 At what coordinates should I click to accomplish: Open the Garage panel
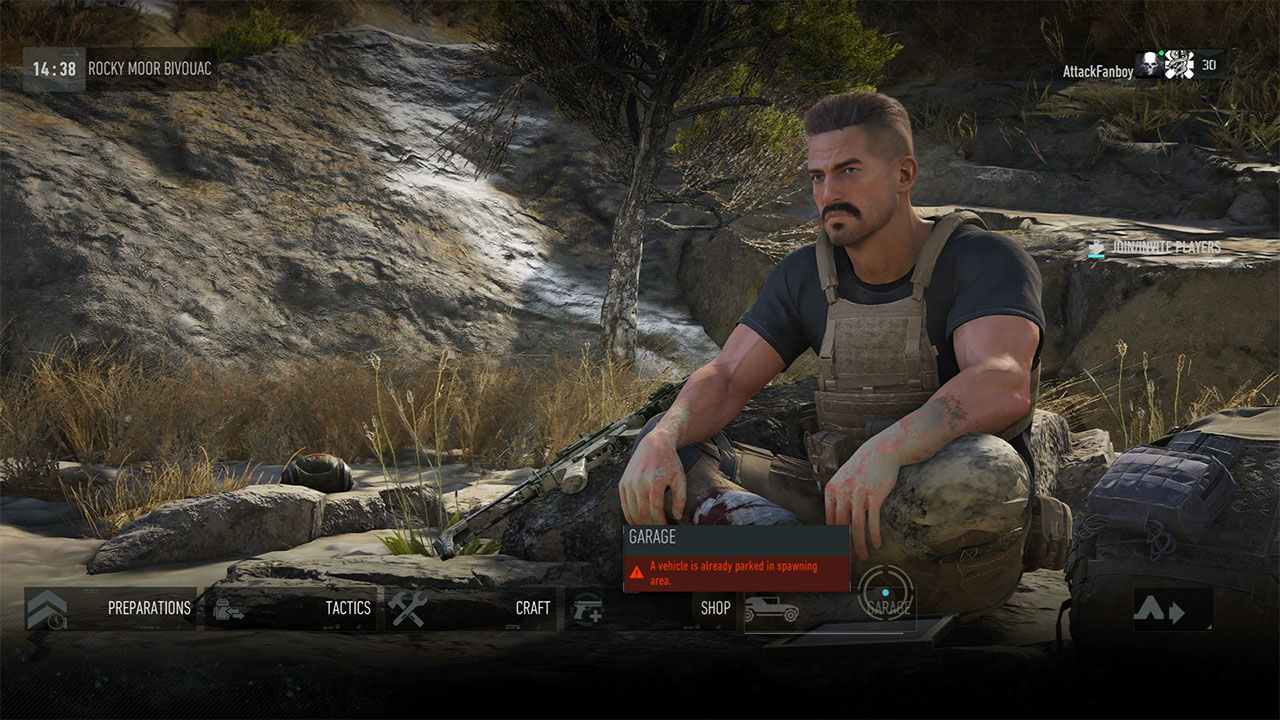[x=889, y=608]
